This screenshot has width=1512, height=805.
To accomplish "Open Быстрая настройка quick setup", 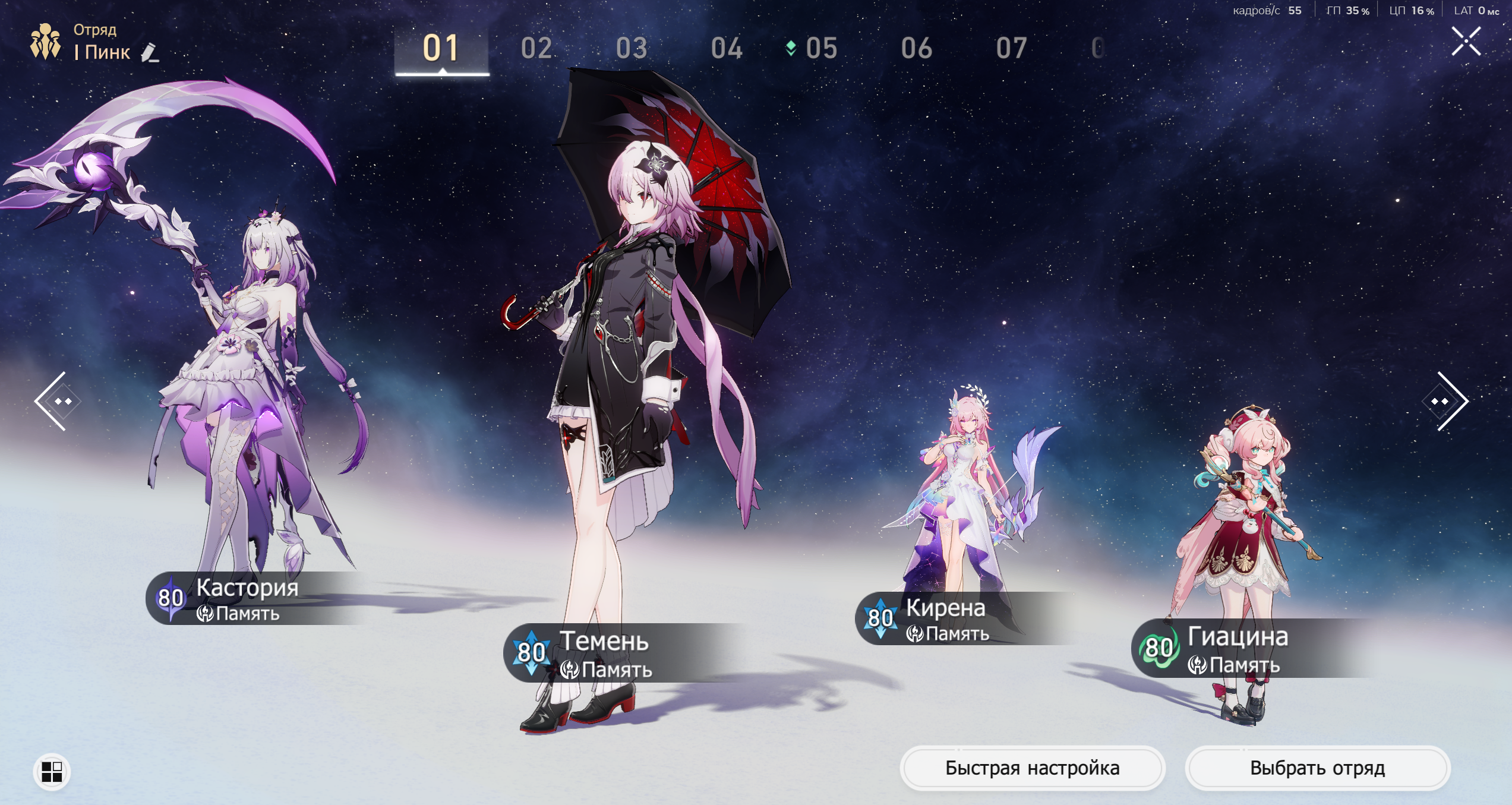I will (1032, 768).
